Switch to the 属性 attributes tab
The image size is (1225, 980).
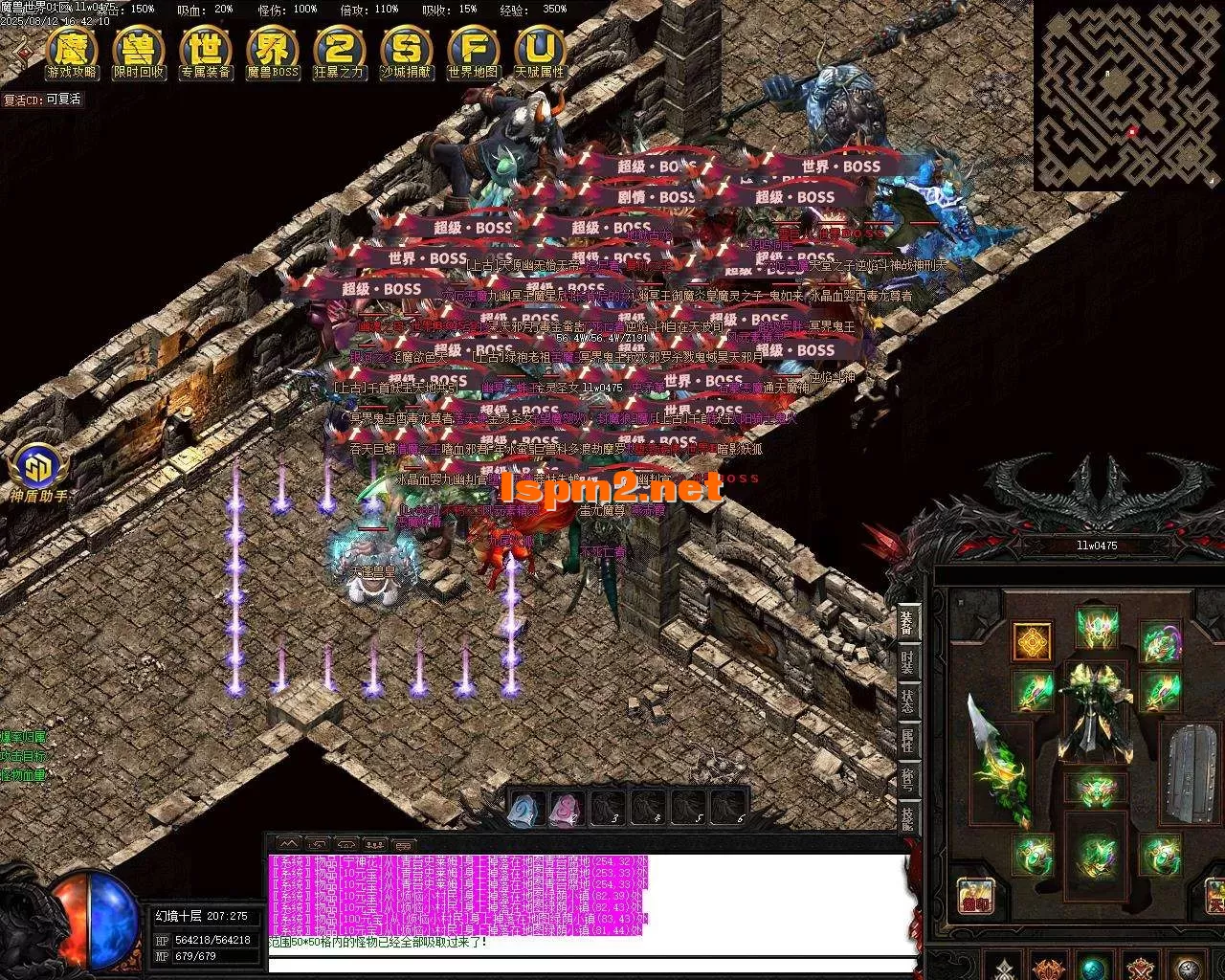tap(907, 741)
